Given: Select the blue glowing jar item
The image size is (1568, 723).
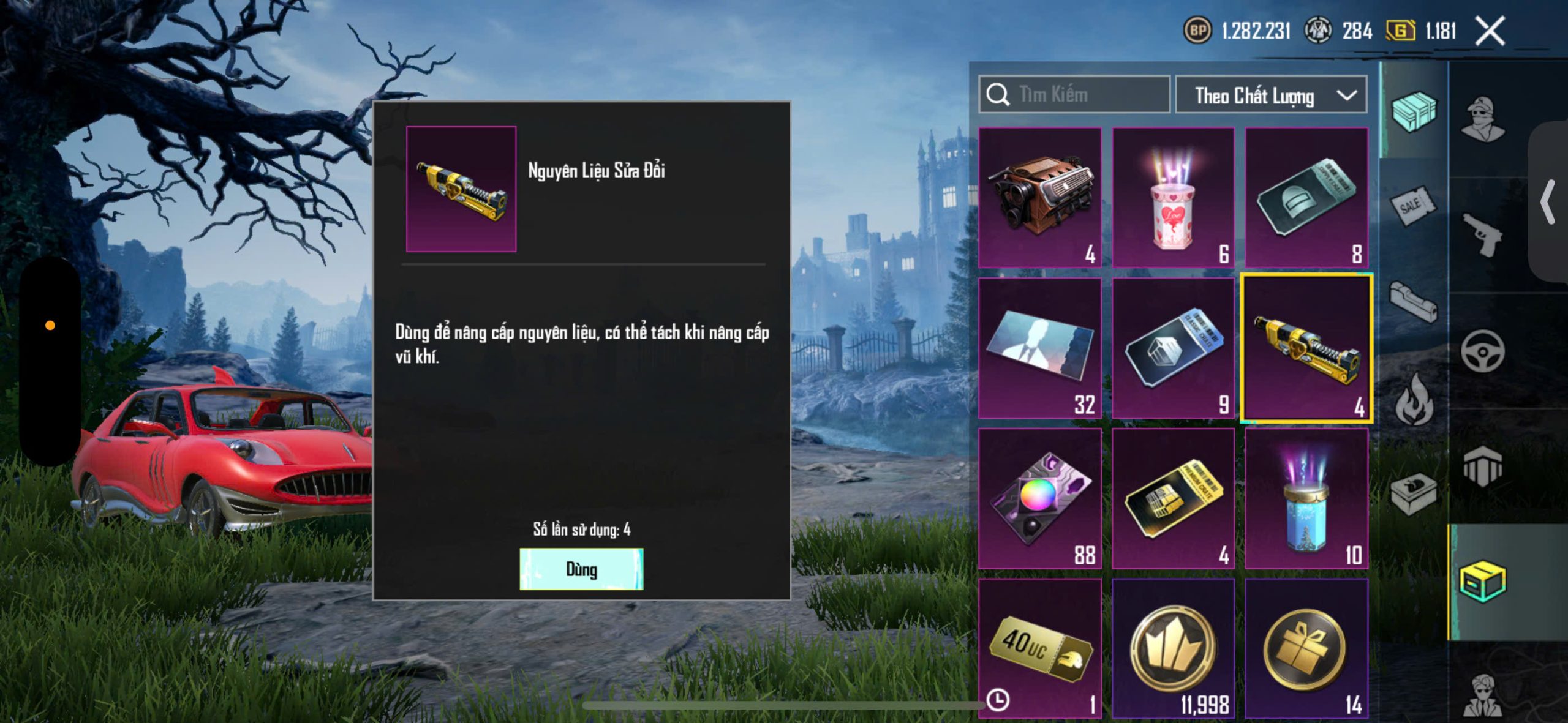Looking at the screenshot, I should coord(1306,498).
